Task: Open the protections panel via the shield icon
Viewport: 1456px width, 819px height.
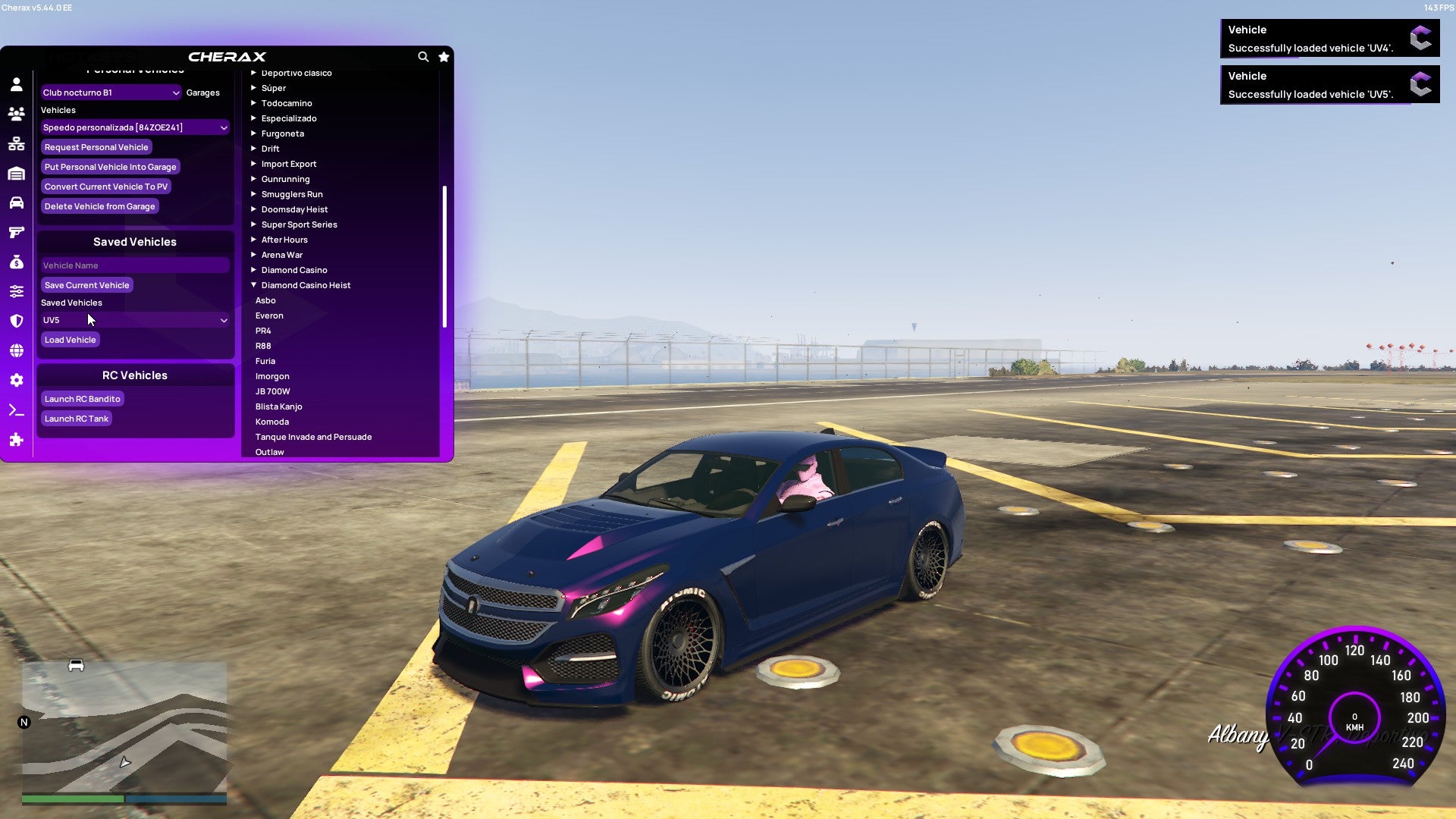Action: [16, 320]
